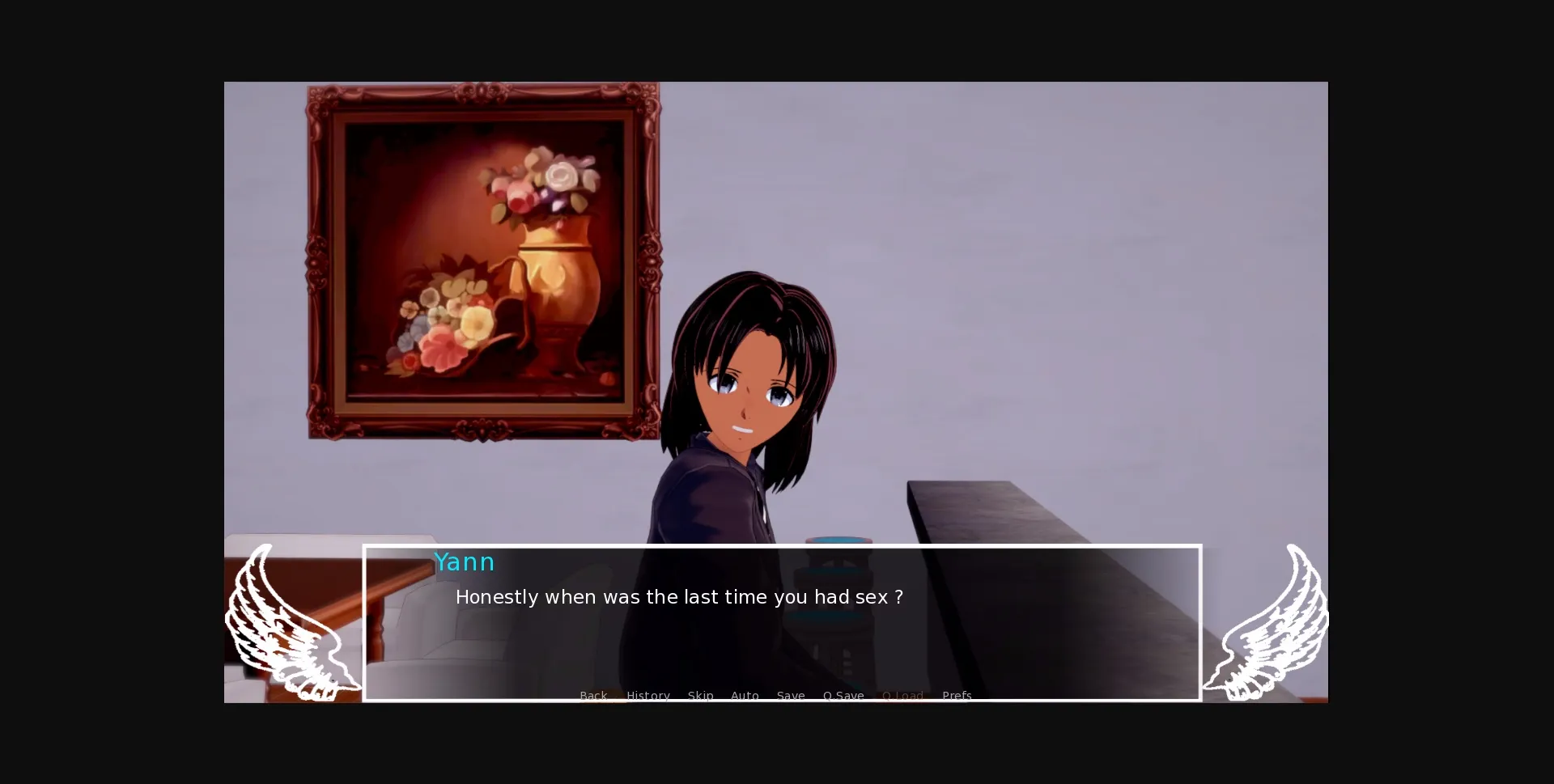This screenshot has width=1554, height=784.
Task: Quick save using Q.Save
Action: 843,696
